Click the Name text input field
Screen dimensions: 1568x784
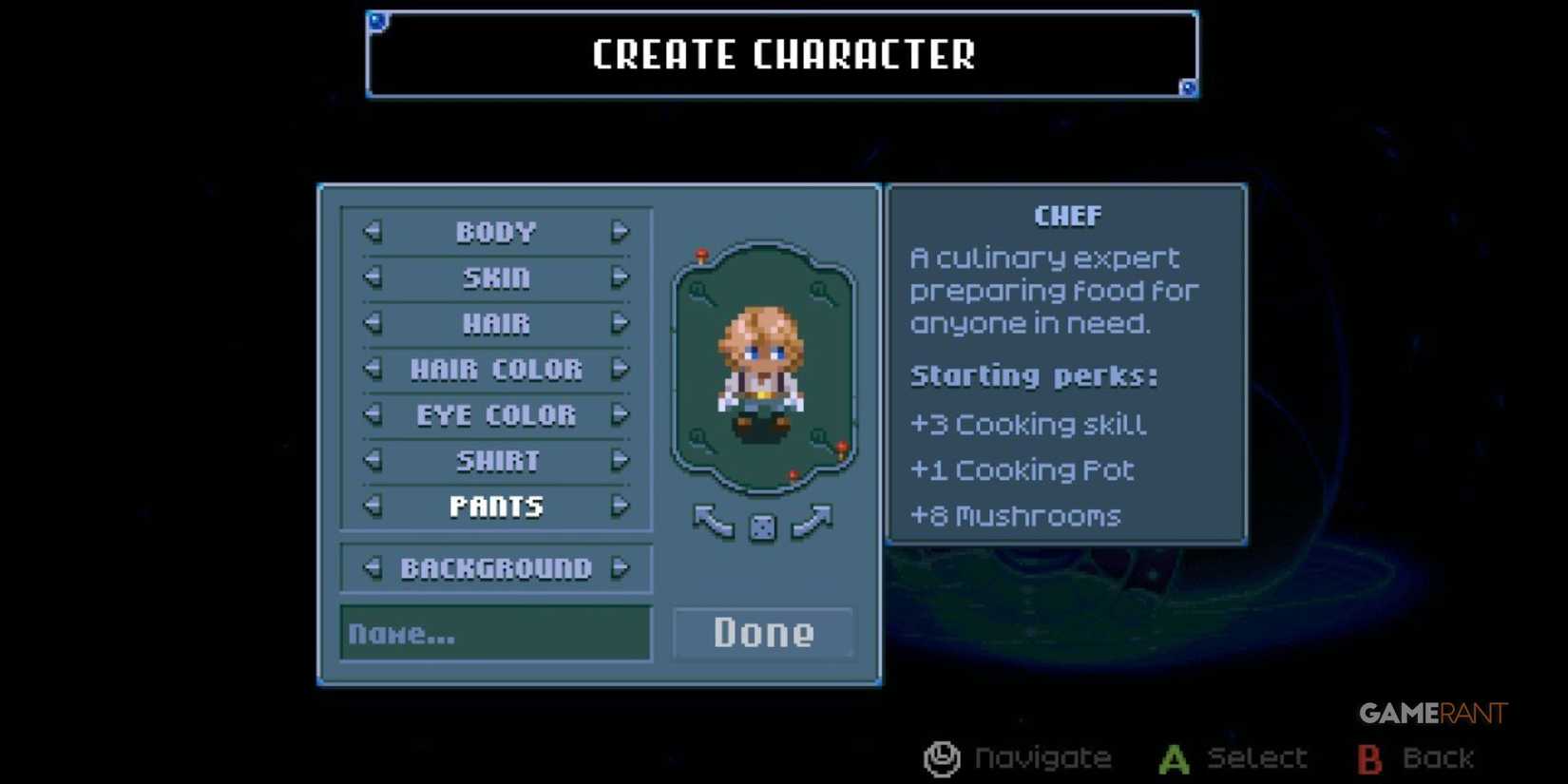[x=495, y=633]
